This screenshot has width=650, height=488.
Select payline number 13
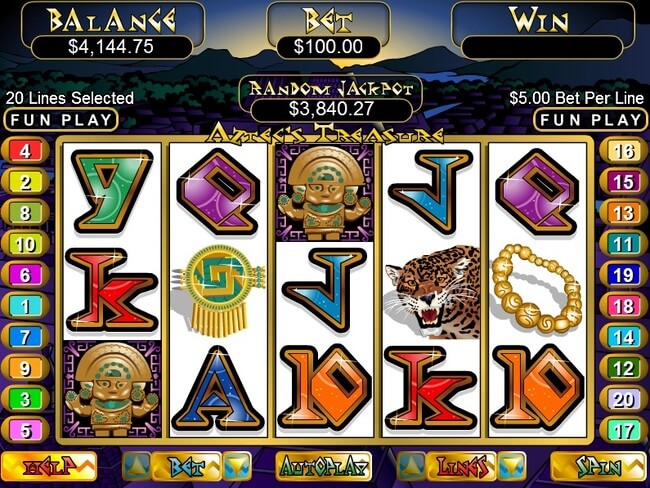[623, 213]
